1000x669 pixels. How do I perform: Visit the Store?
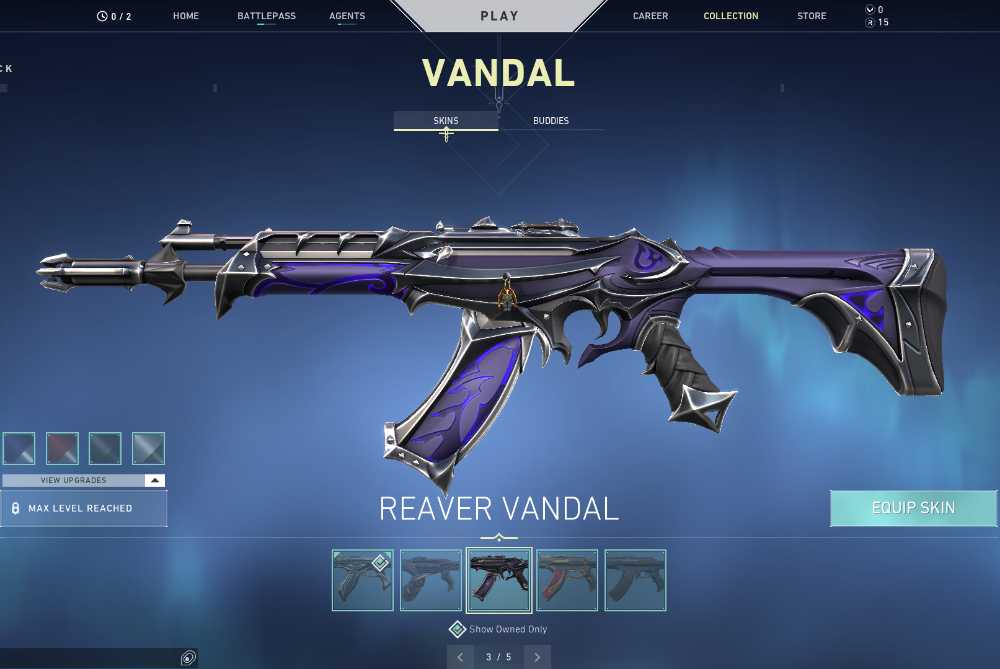click(812, 16)
